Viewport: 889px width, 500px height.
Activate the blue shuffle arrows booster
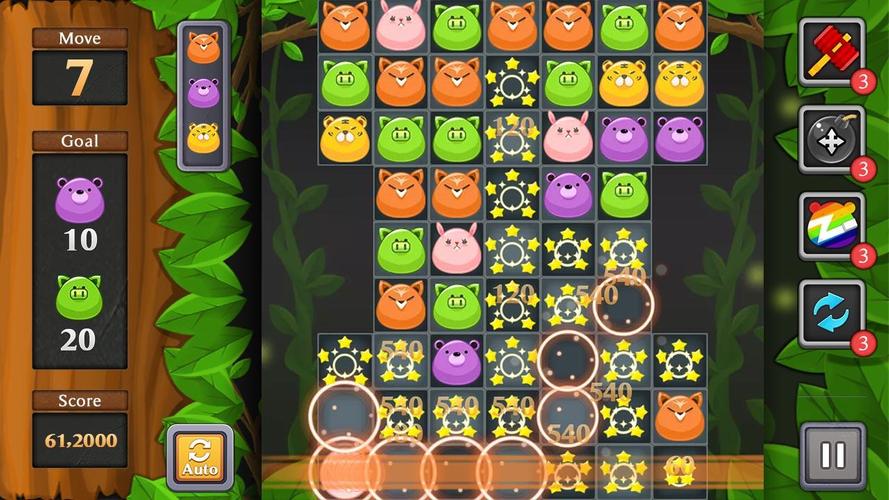pos(831,313)
